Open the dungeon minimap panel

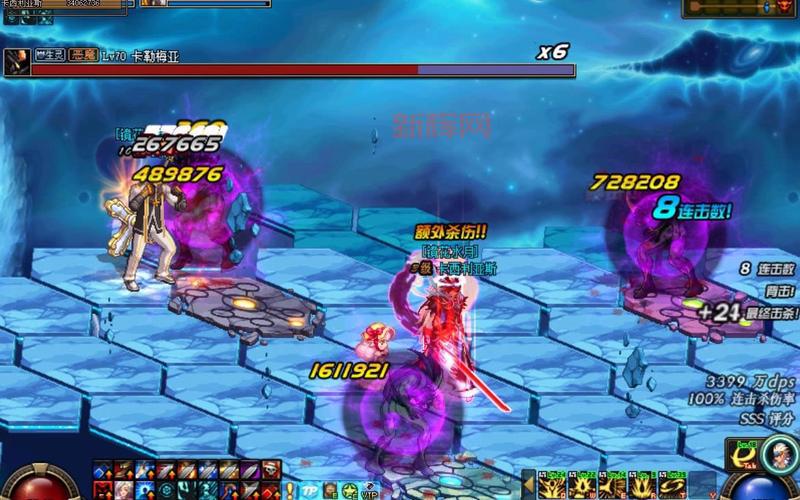[x=739, y=8]
